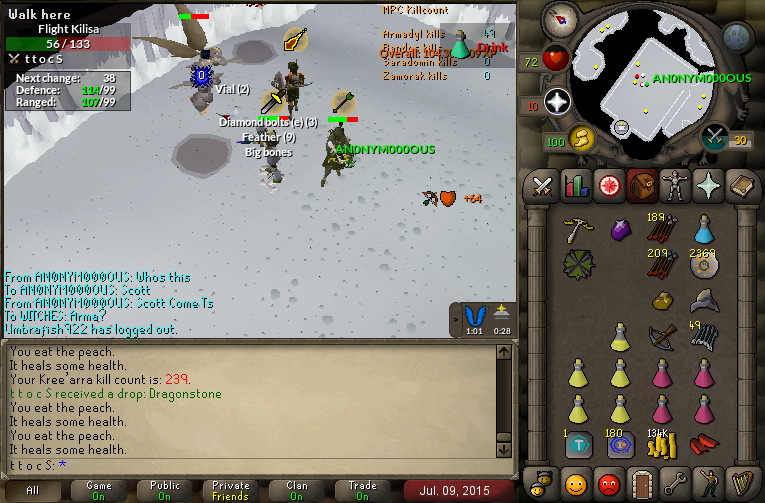Open the Logout door tab
Screen dimensions: 765x503
tap(641, 483)
